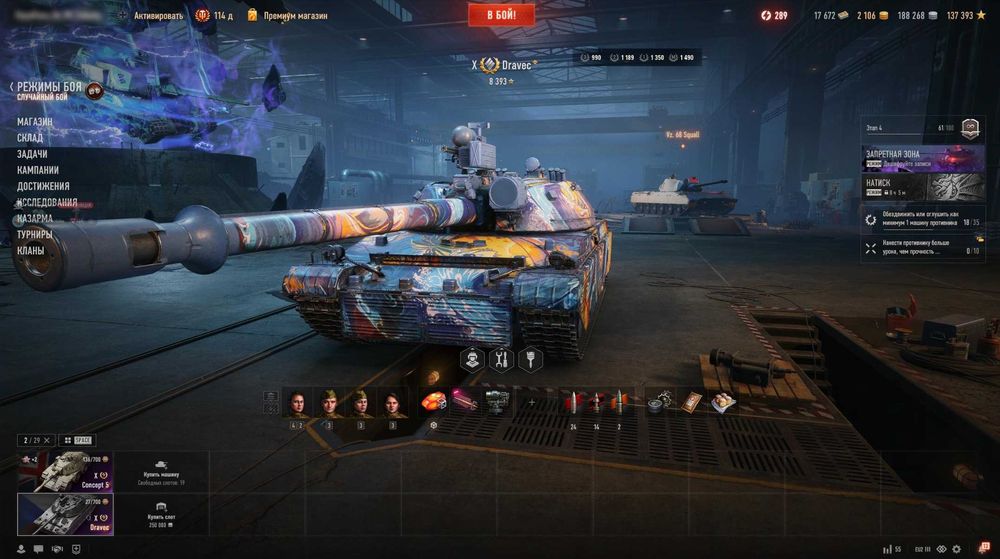1000x559 pixels.
Task: Open the МАГАЗИН store menu
Action: coord(35,122)
